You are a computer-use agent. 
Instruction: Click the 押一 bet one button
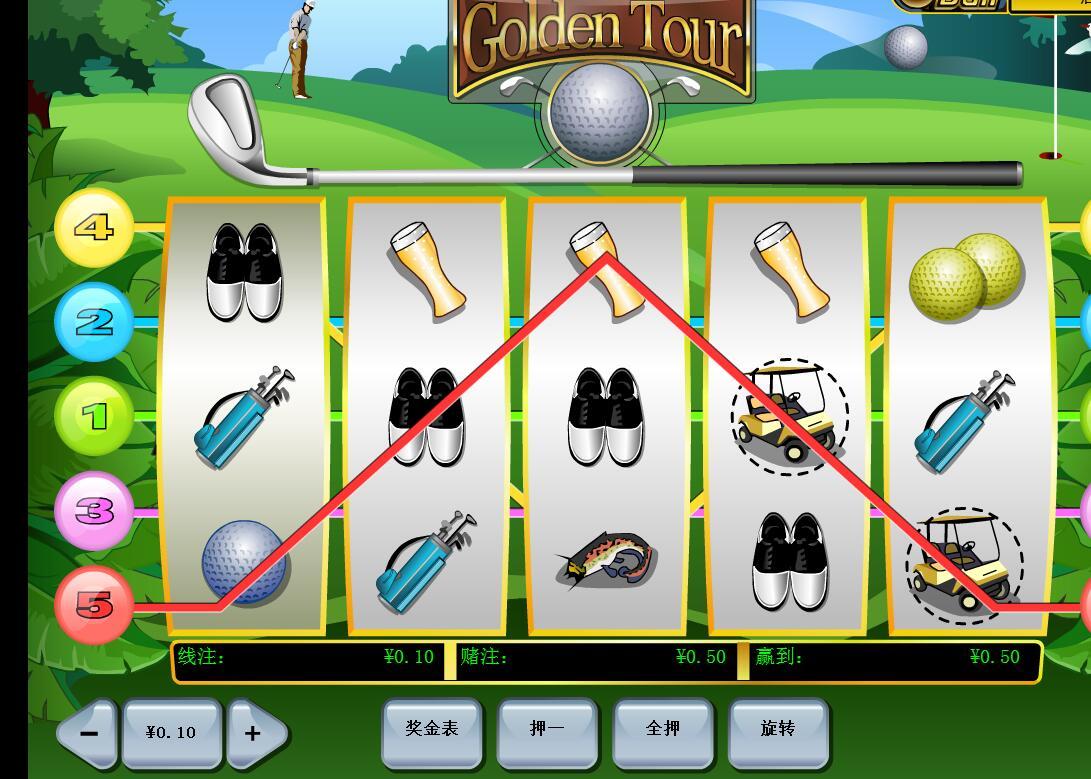[x=547, y=730]
